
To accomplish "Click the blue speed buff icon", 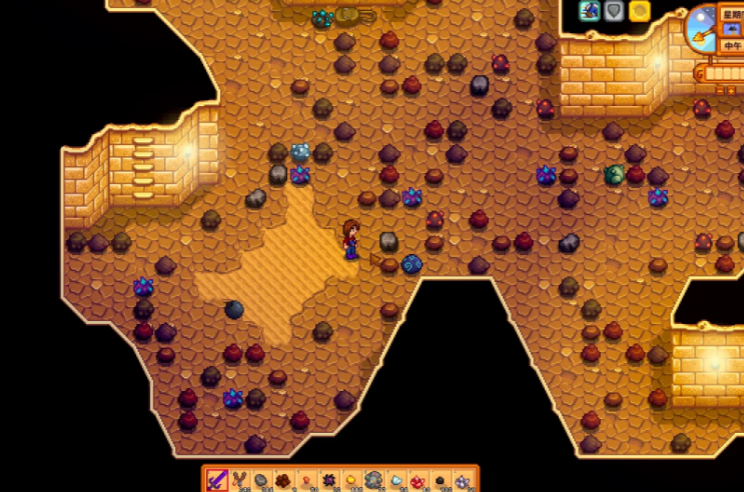I will pyautogui.click(x=590, y=11).
